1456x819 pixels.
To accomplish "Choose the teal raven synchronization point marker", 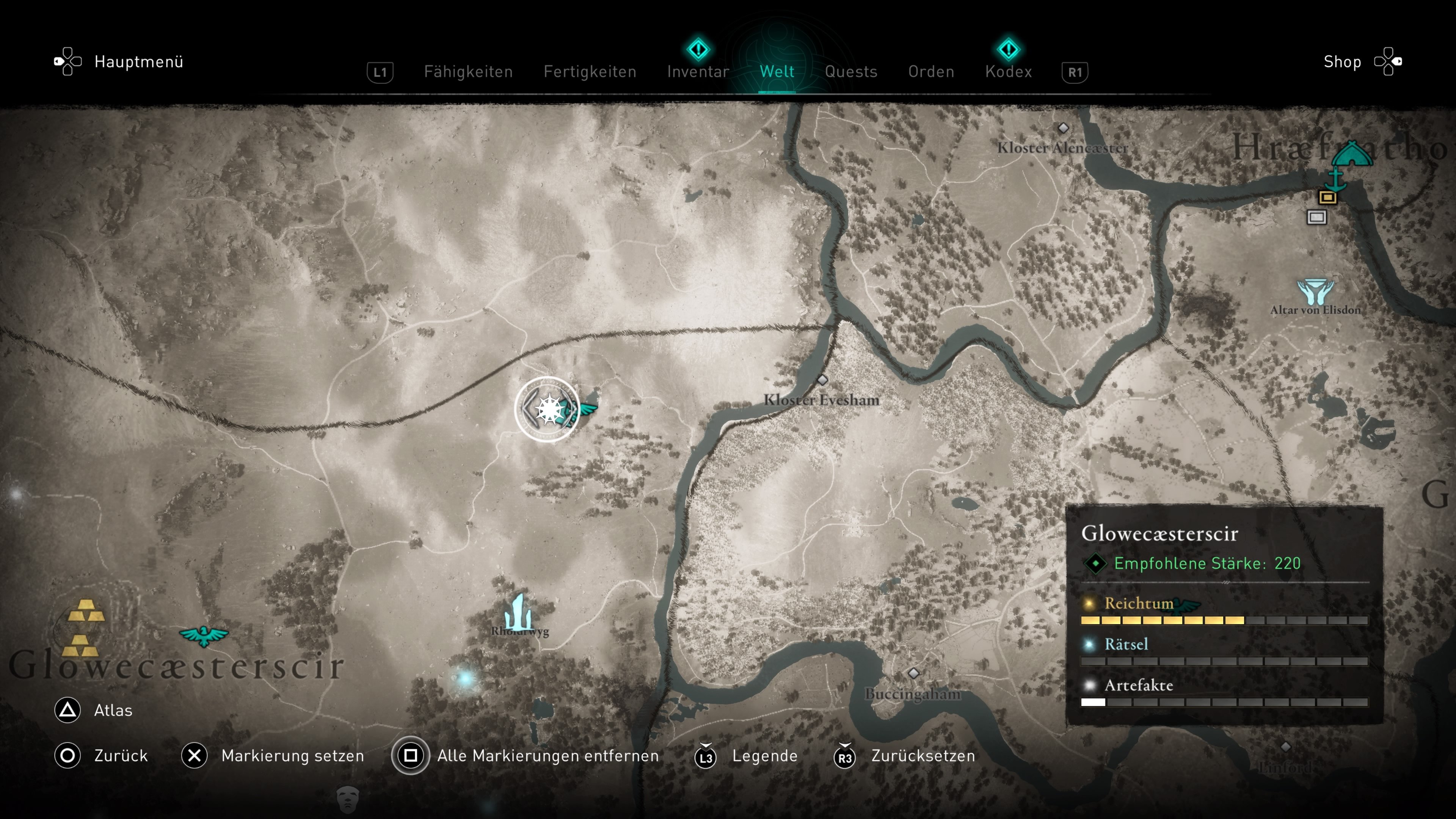I will coord(204,636).
